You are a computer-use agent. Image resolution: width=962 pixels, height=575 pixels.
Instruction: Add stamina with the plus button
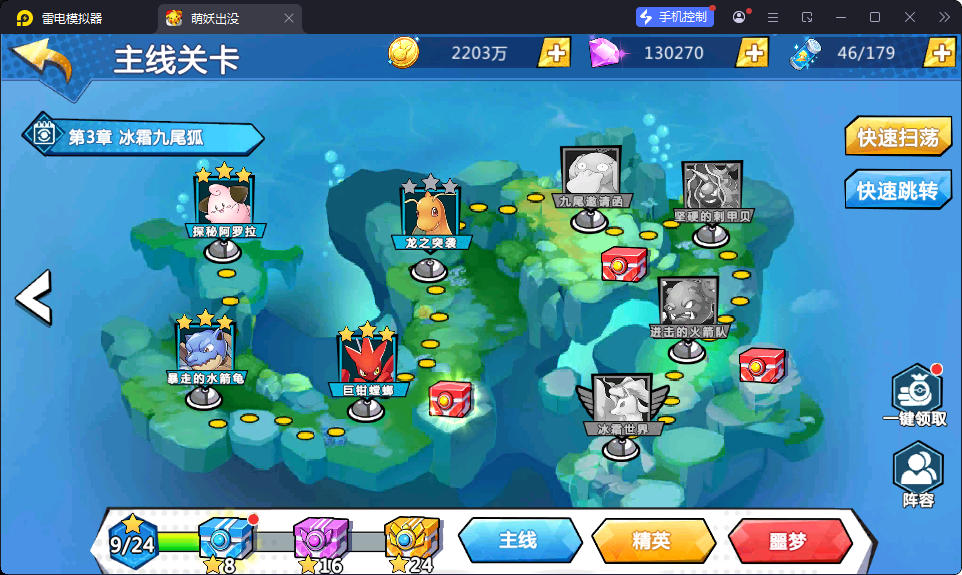click(939, 53)
